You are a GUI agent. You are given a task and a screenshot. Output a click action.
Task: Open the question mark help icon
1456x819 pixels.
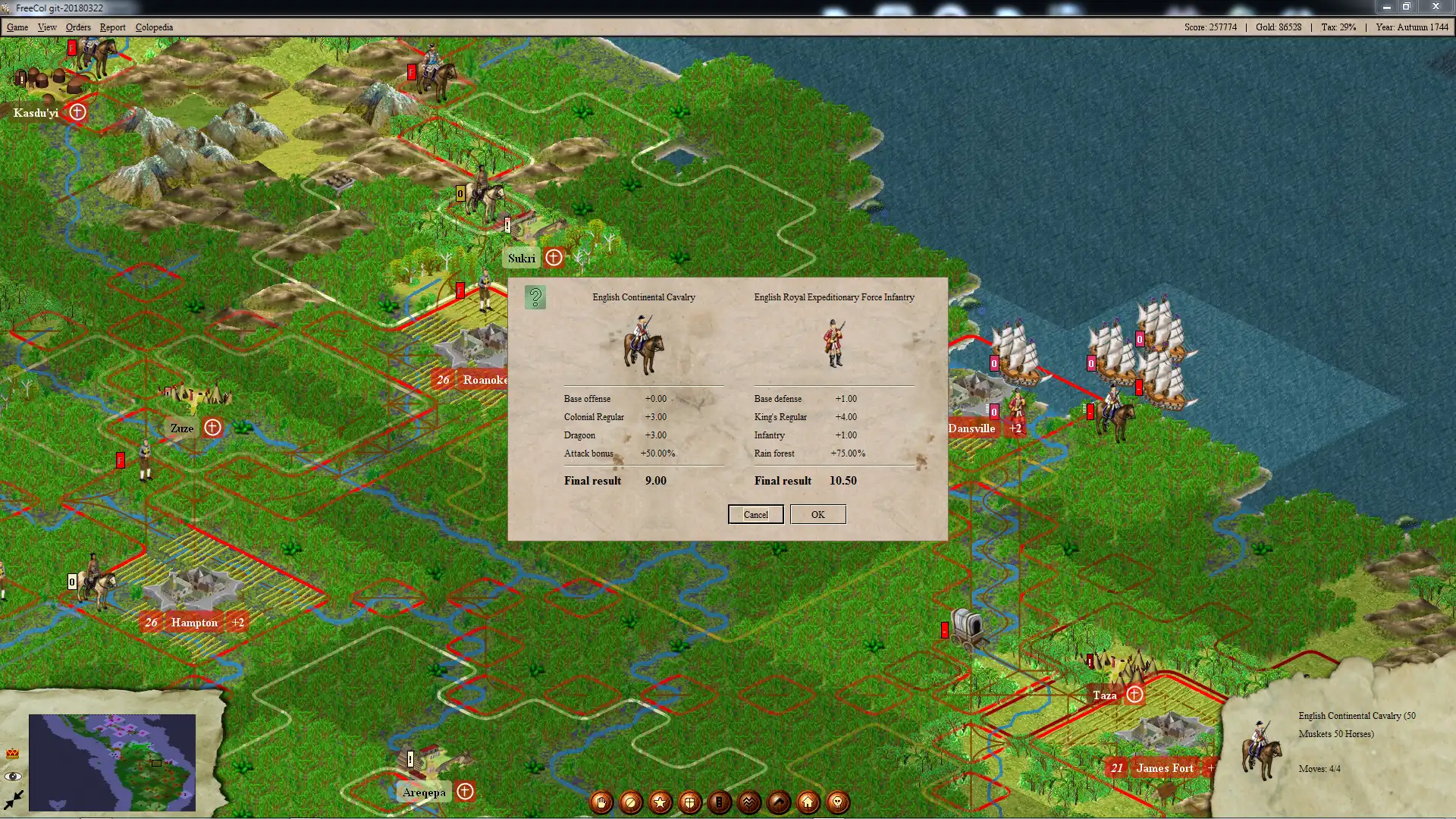point(535,297)
